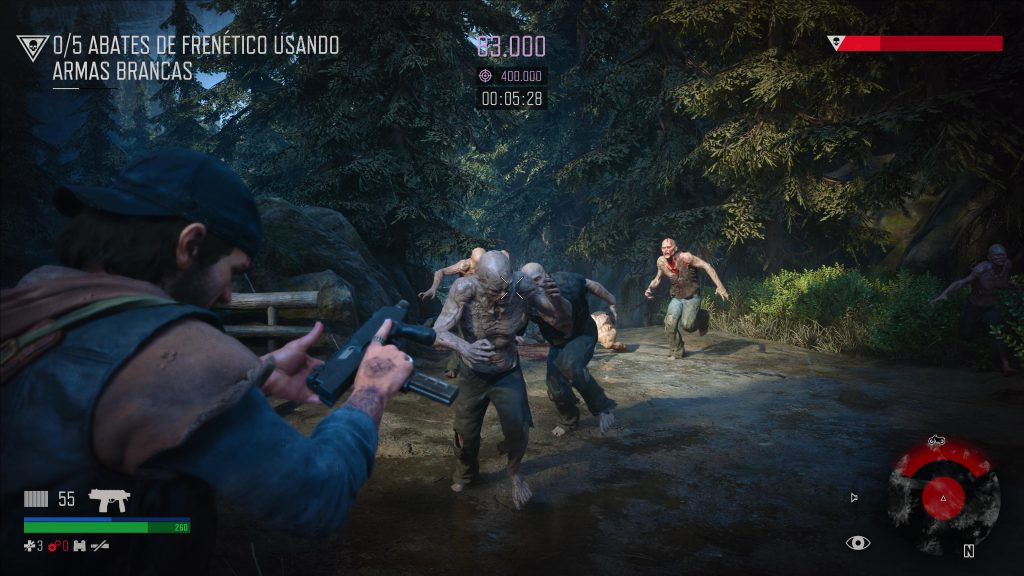The height and width of the screenshot is (576, 1024).
Task: Click the skull triangle challenge icon
Action: click(x=33, y=47)
